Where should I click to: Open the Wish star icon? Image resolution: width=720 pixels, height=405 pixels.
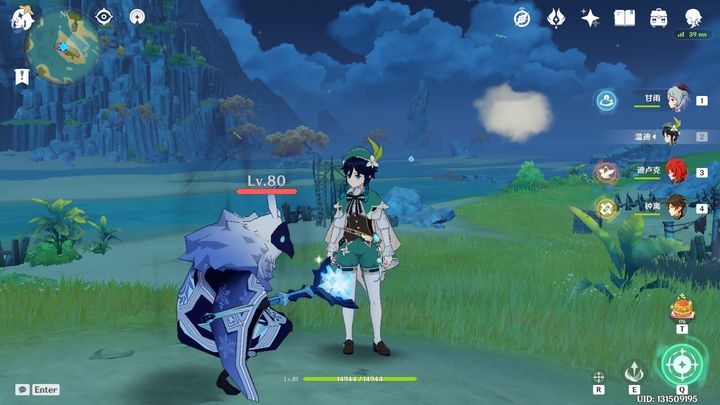[x=590, y=18]
